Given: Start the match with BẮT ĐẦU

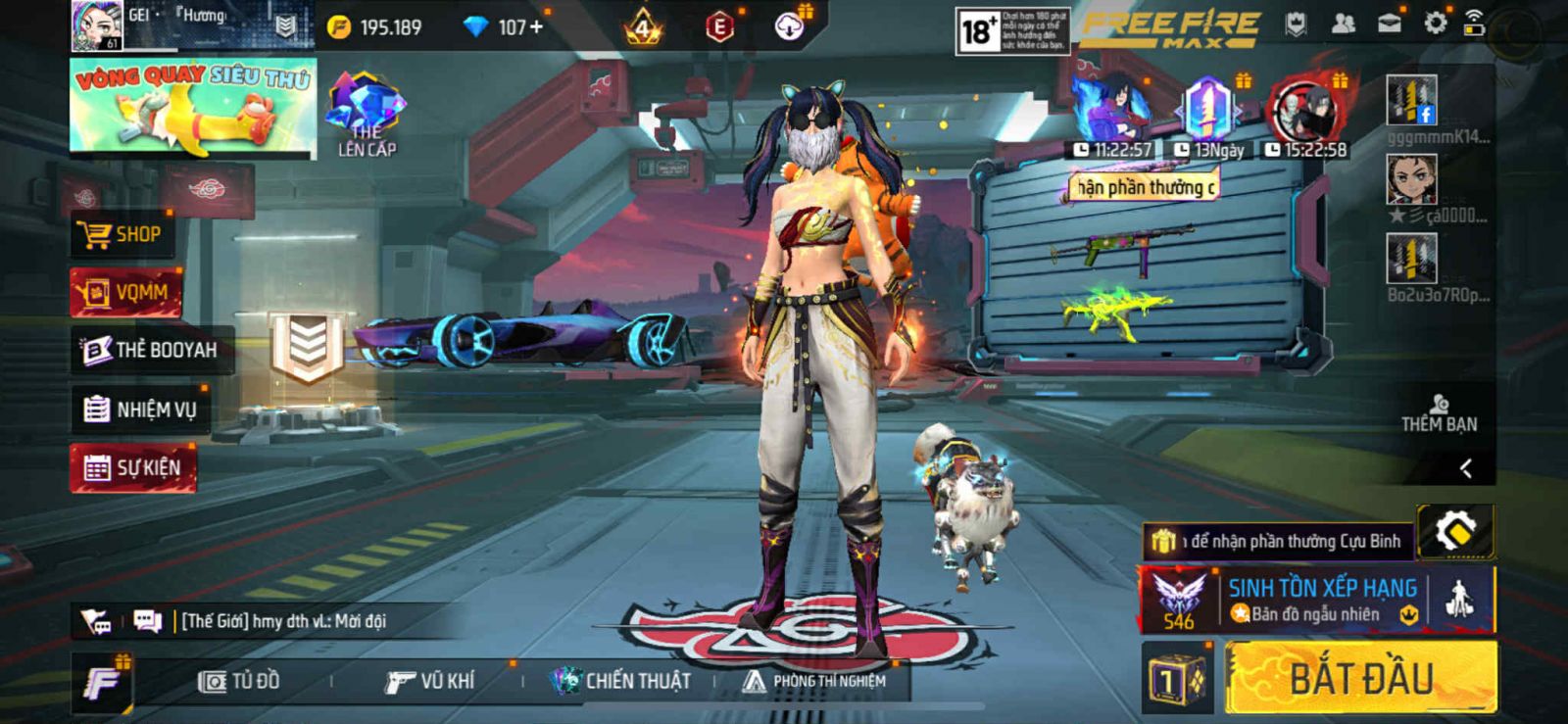Looking at the screenshot, I should pyautogui.click(x=1360, y=678).
